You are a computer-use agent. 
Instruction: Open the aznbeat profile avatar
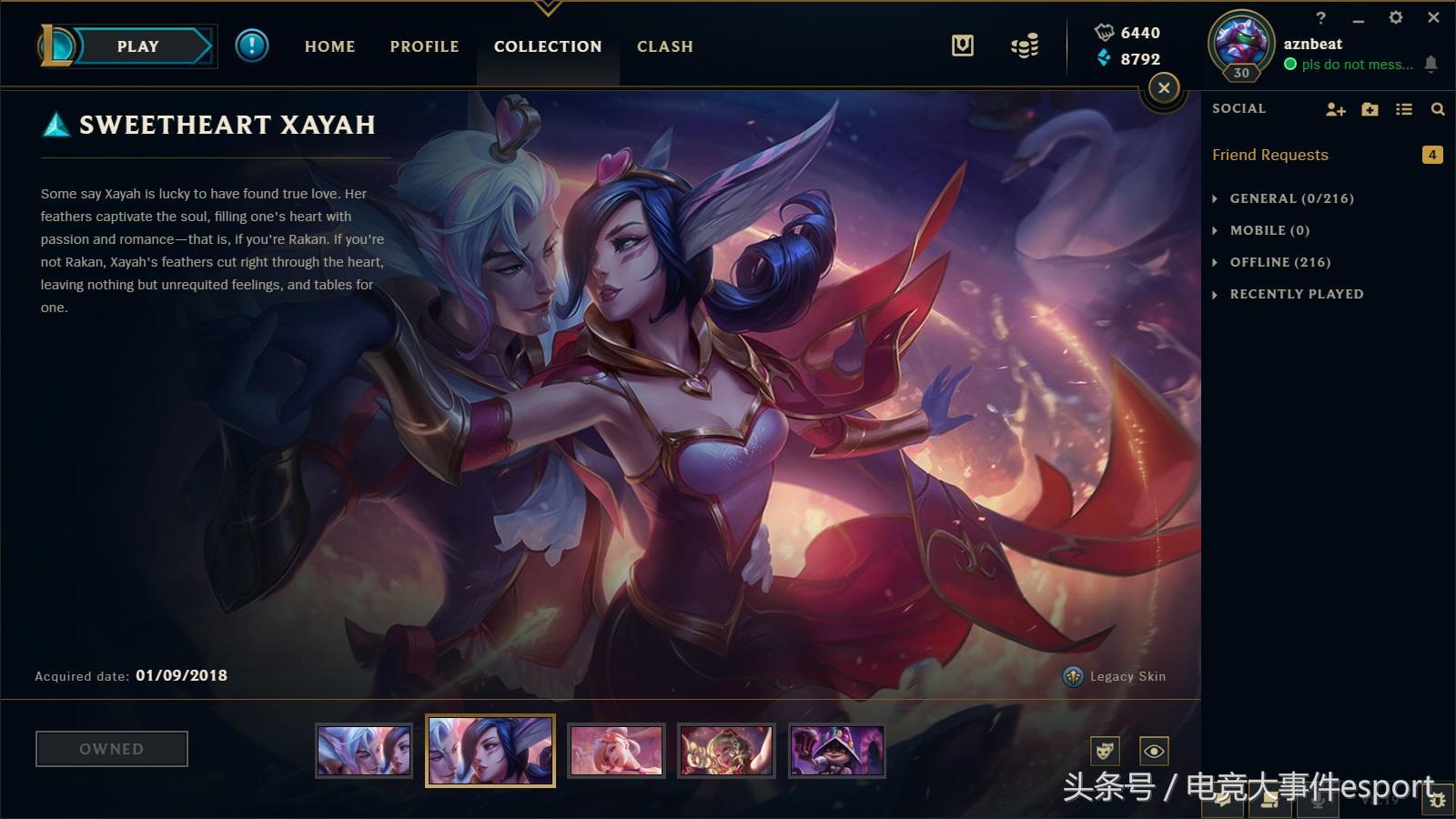pyautogui.click(x=1241, y=42)
